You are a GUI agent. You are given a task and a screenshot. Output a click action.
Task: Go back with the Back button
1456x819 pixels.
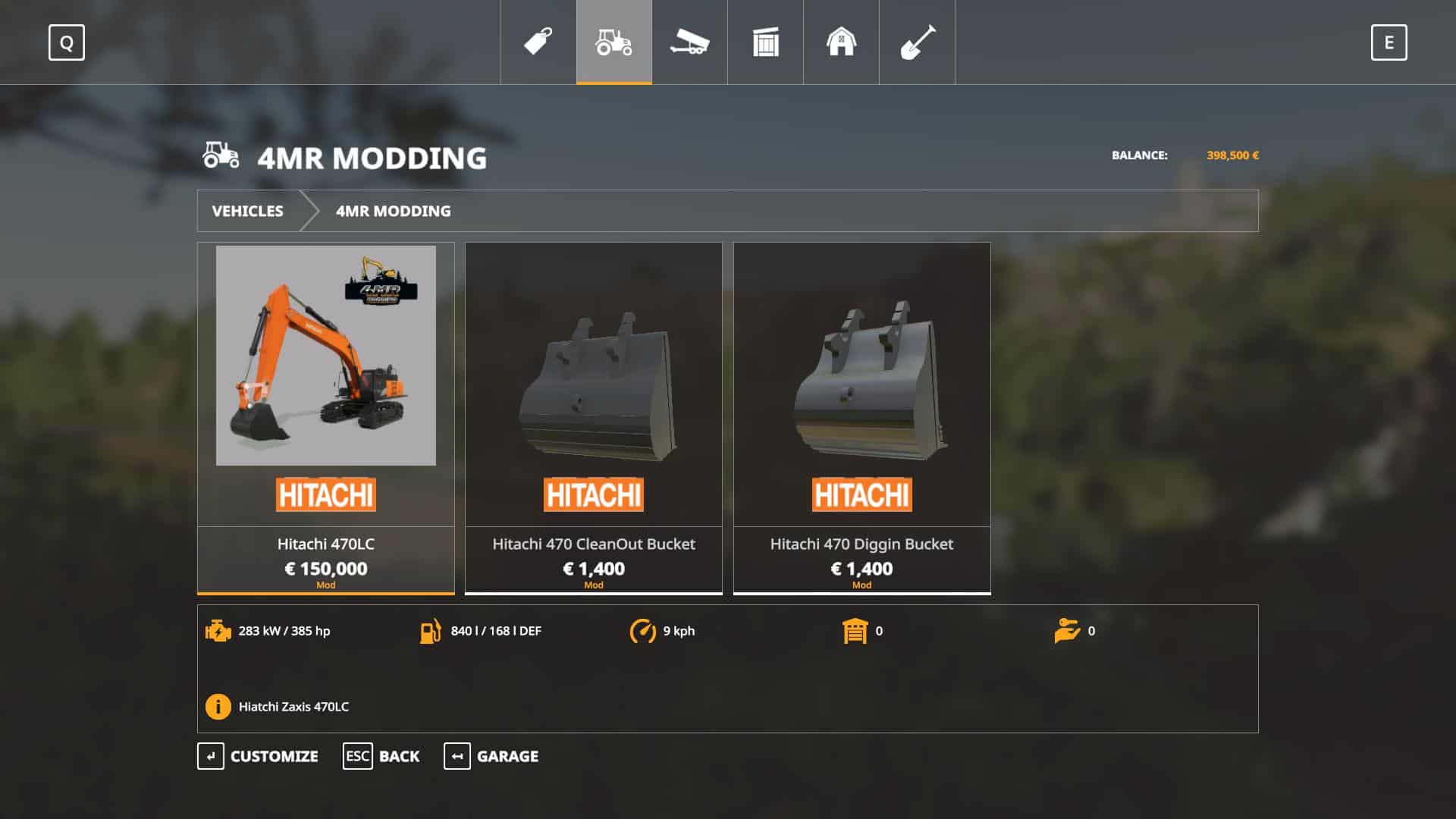[x=381, y=756]
